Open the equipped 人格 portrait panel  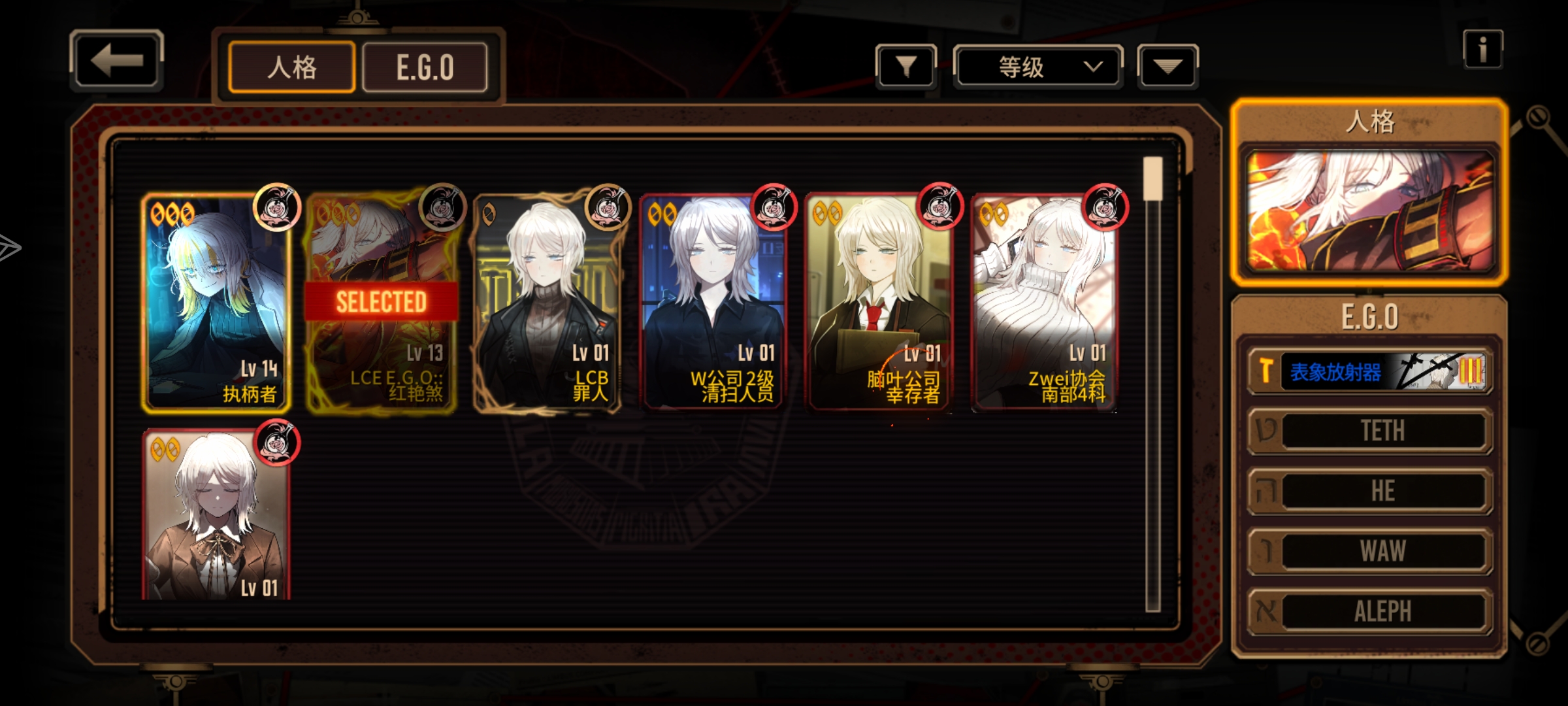[x=1369, y=210]
